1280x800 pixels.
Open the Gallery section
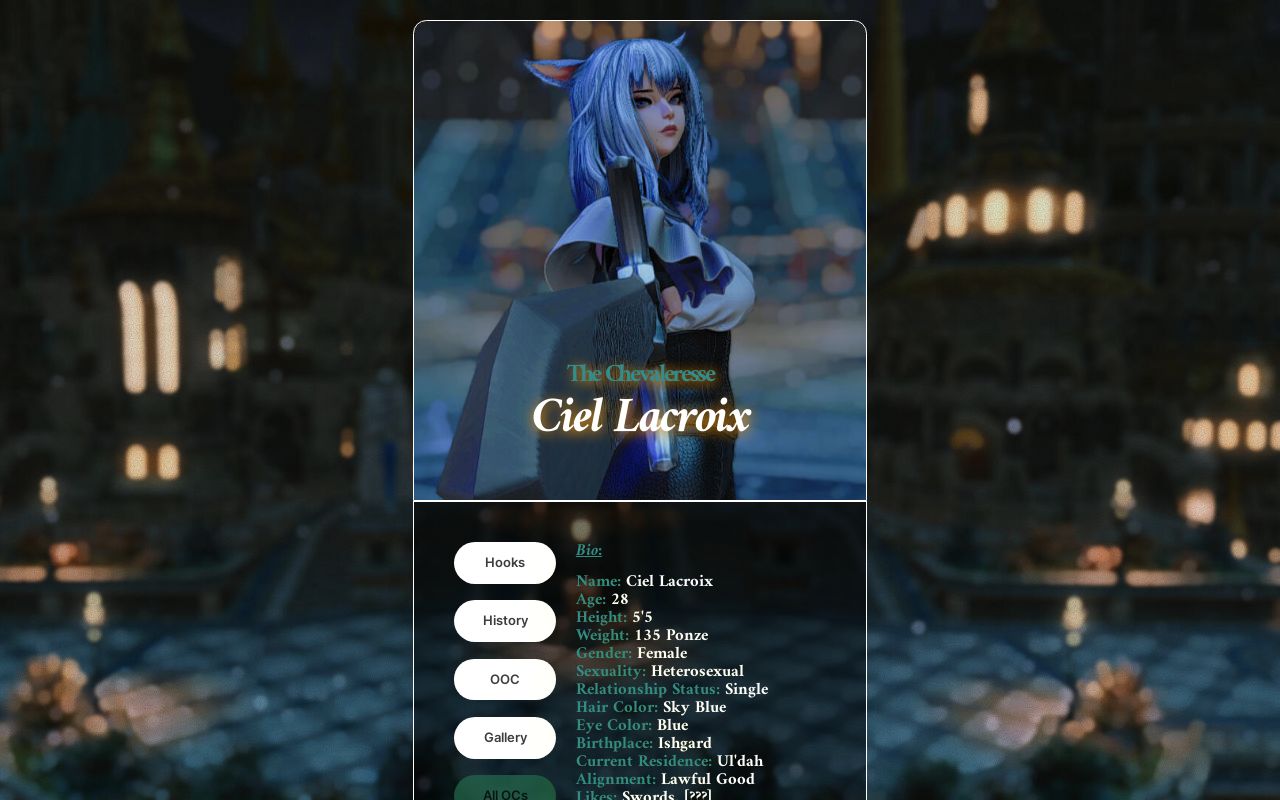coord(504,737)
